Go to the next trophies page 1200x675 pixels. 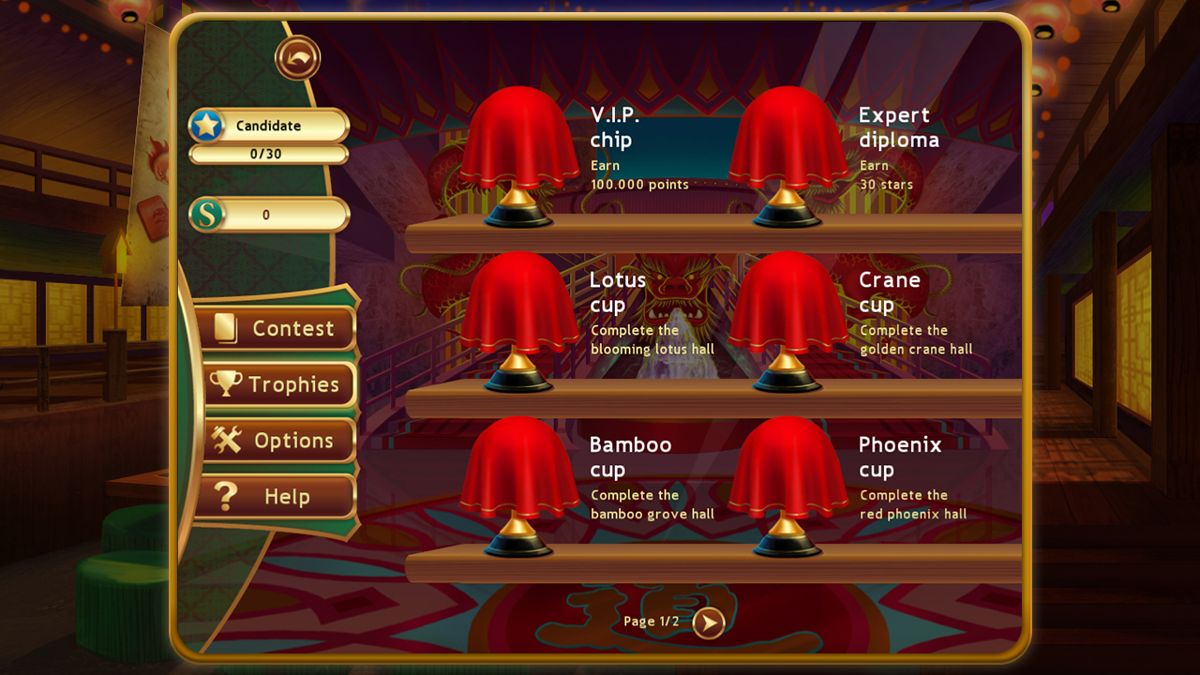pyautogui.click(x=709, y=623)
